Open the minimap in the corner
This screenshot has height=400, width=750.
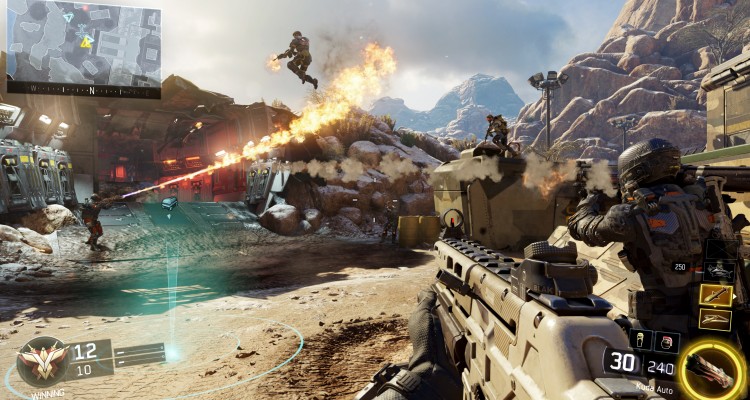(x=83, y=47)
